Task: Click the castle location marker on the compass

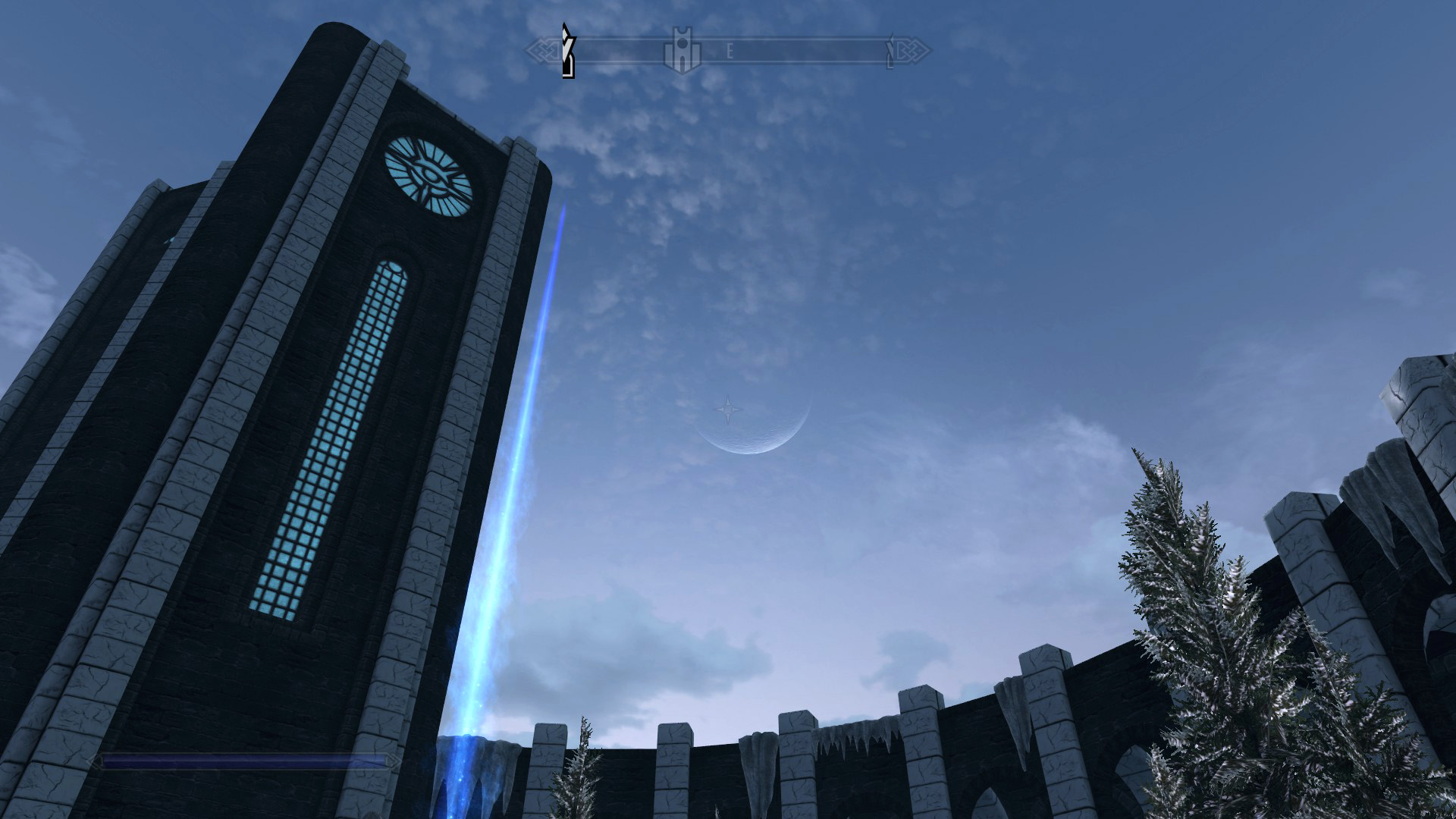Action: click(681, 52)
